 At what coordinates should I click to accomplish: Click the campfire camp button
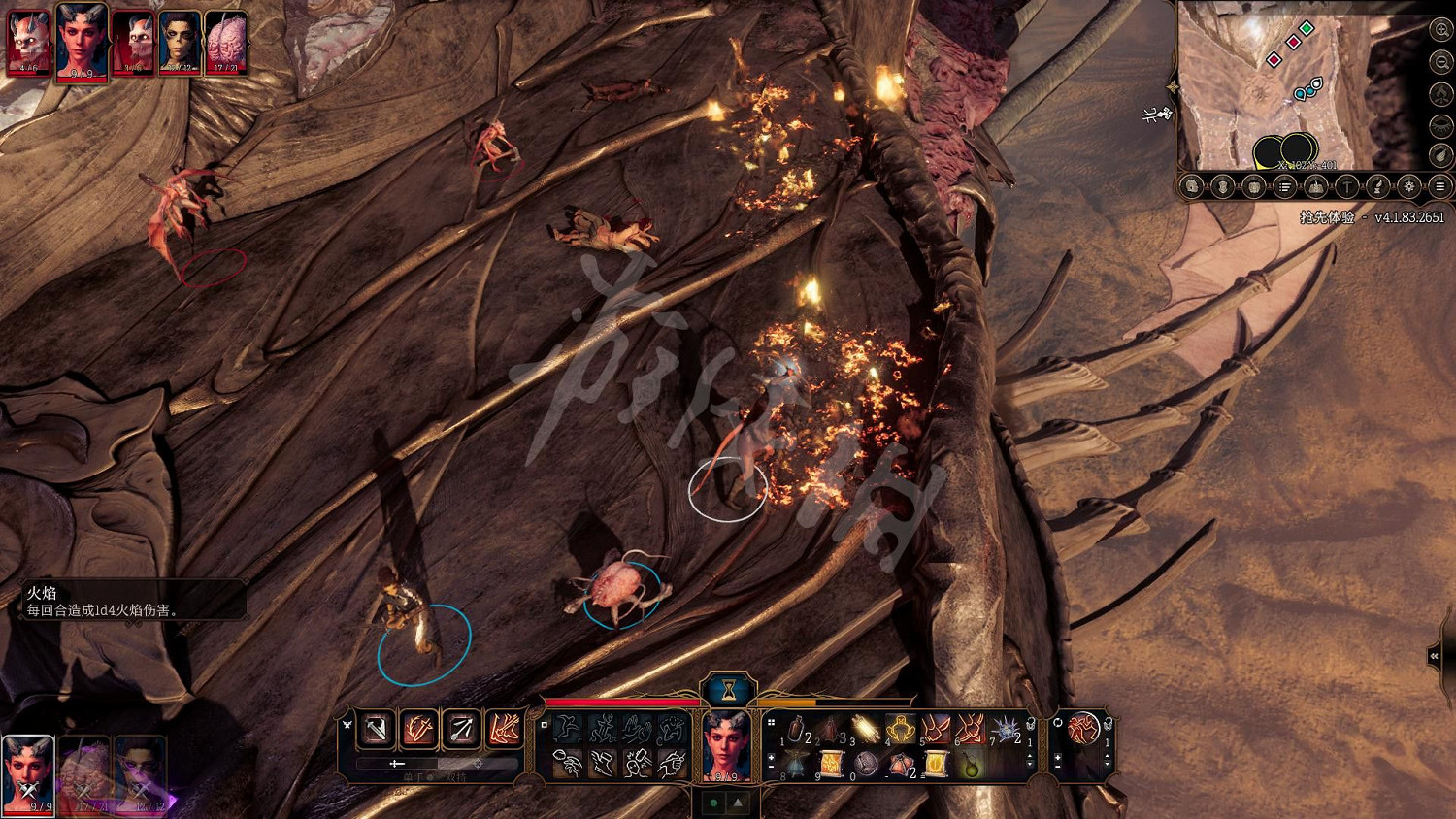pos(1315,186)
